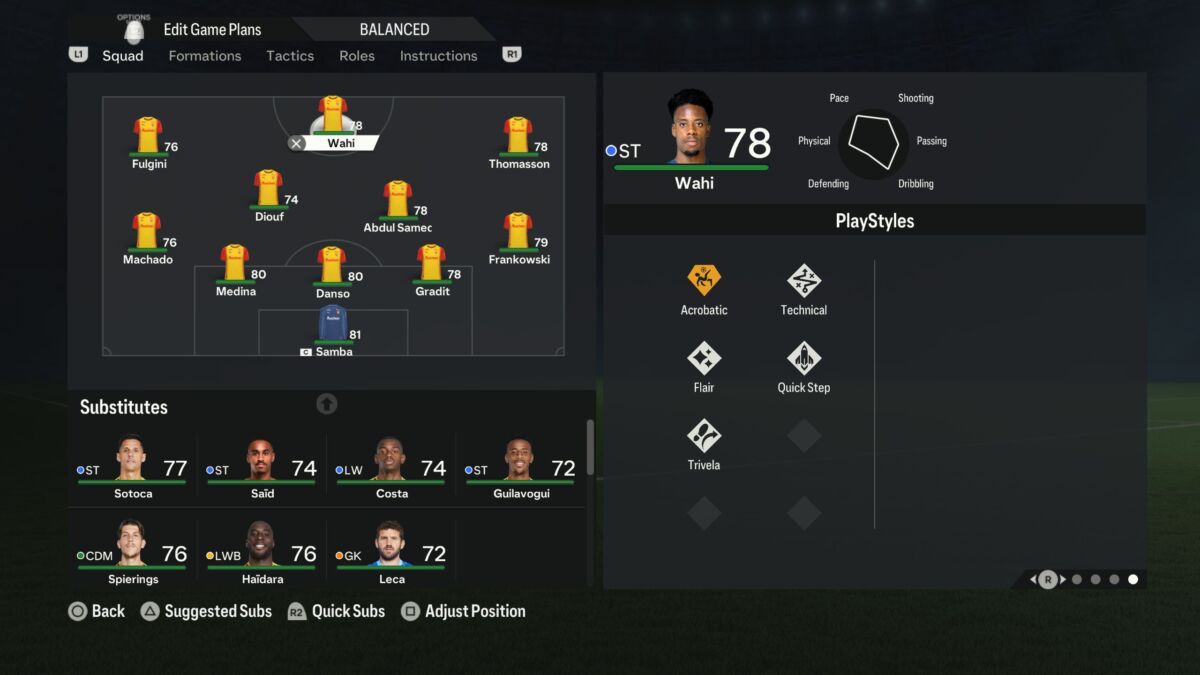The width and height of the screenshot is (1200, 675).
Task: Show the Instructions tab
Action: click(x=438, y=56)
